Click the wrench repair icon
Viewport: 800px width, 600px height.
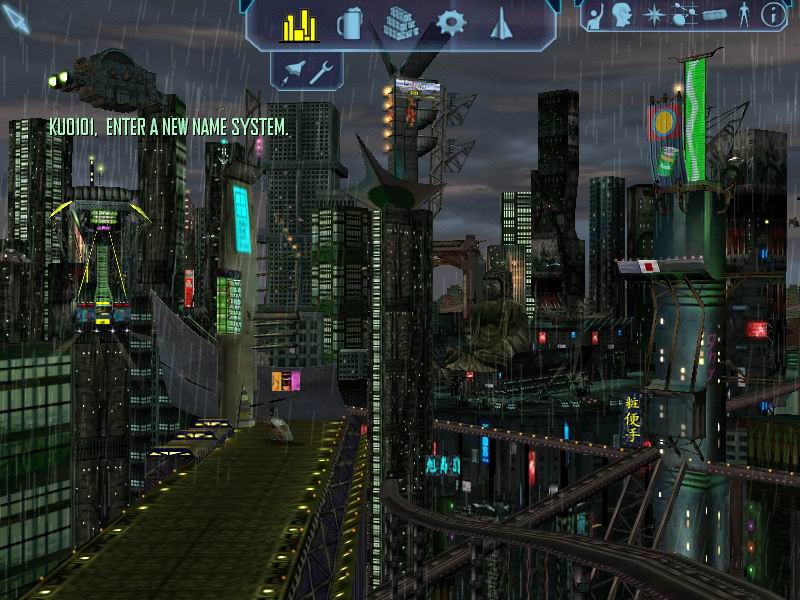tap(322, 71)
